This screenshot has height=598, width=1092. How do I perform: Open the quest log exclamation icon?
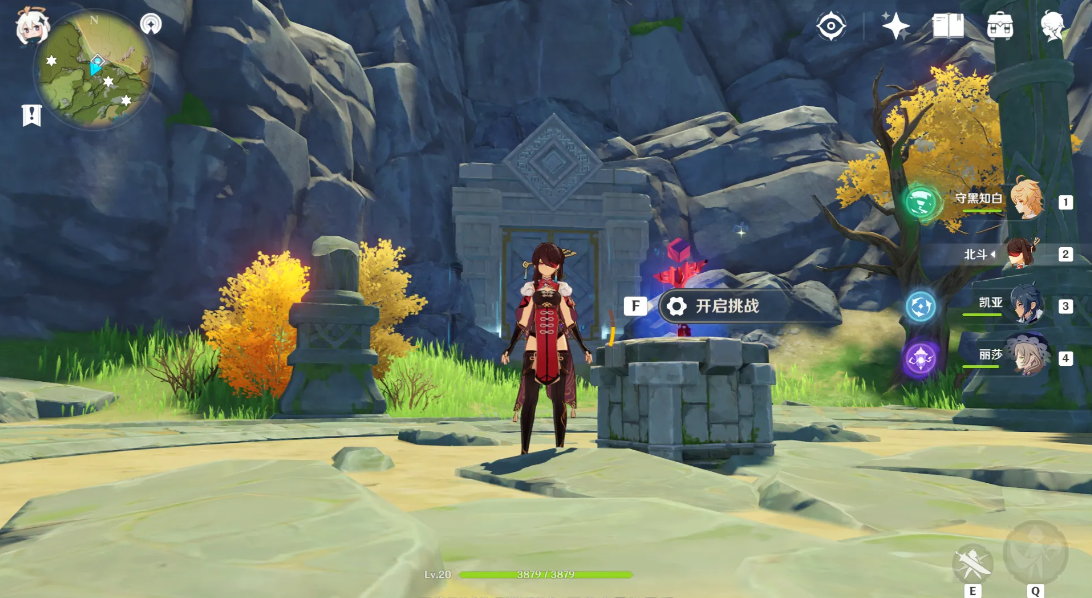[32, 115]
